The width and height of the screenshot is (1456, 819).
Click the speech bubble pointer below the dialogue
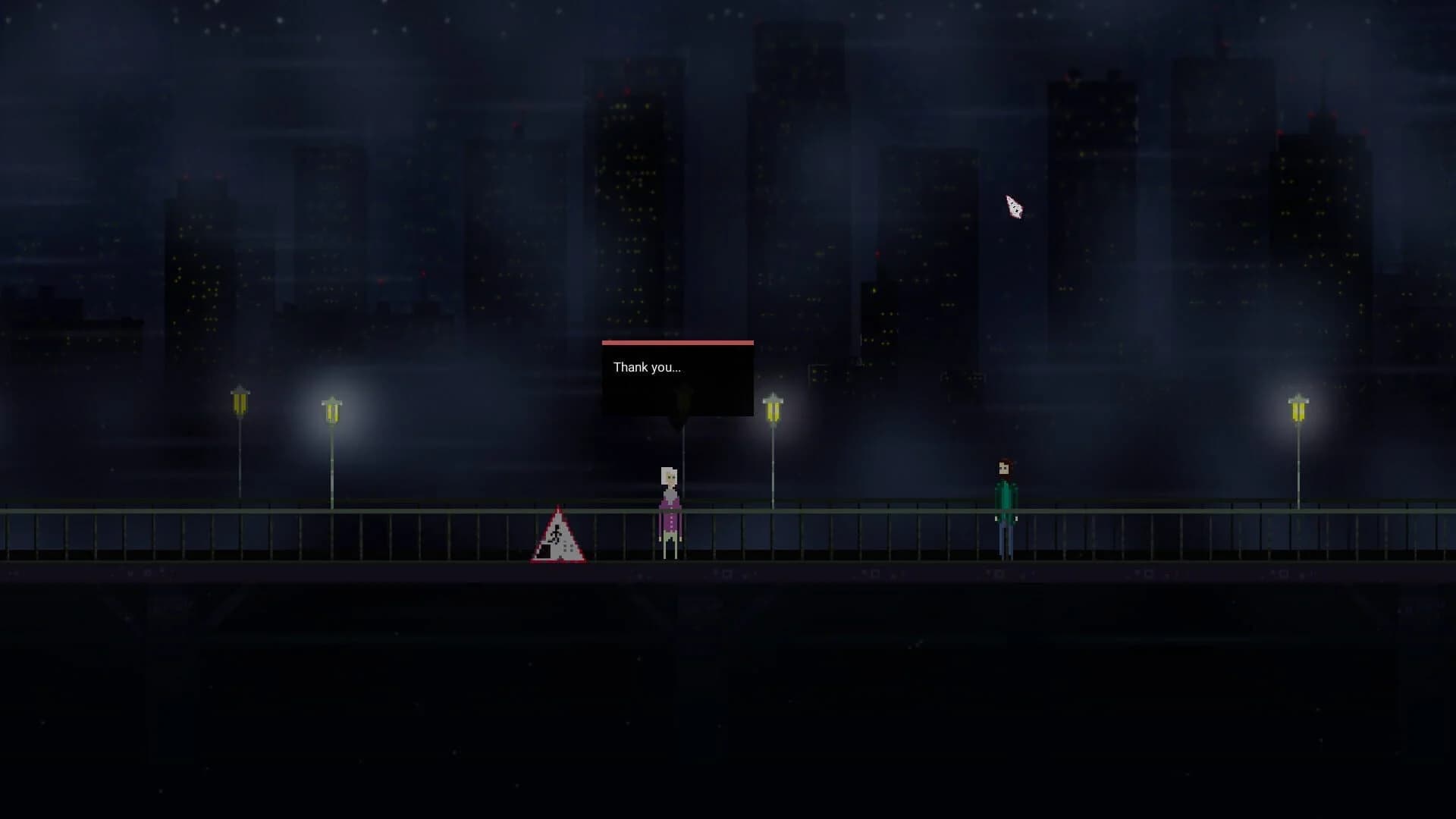point(681,423)
